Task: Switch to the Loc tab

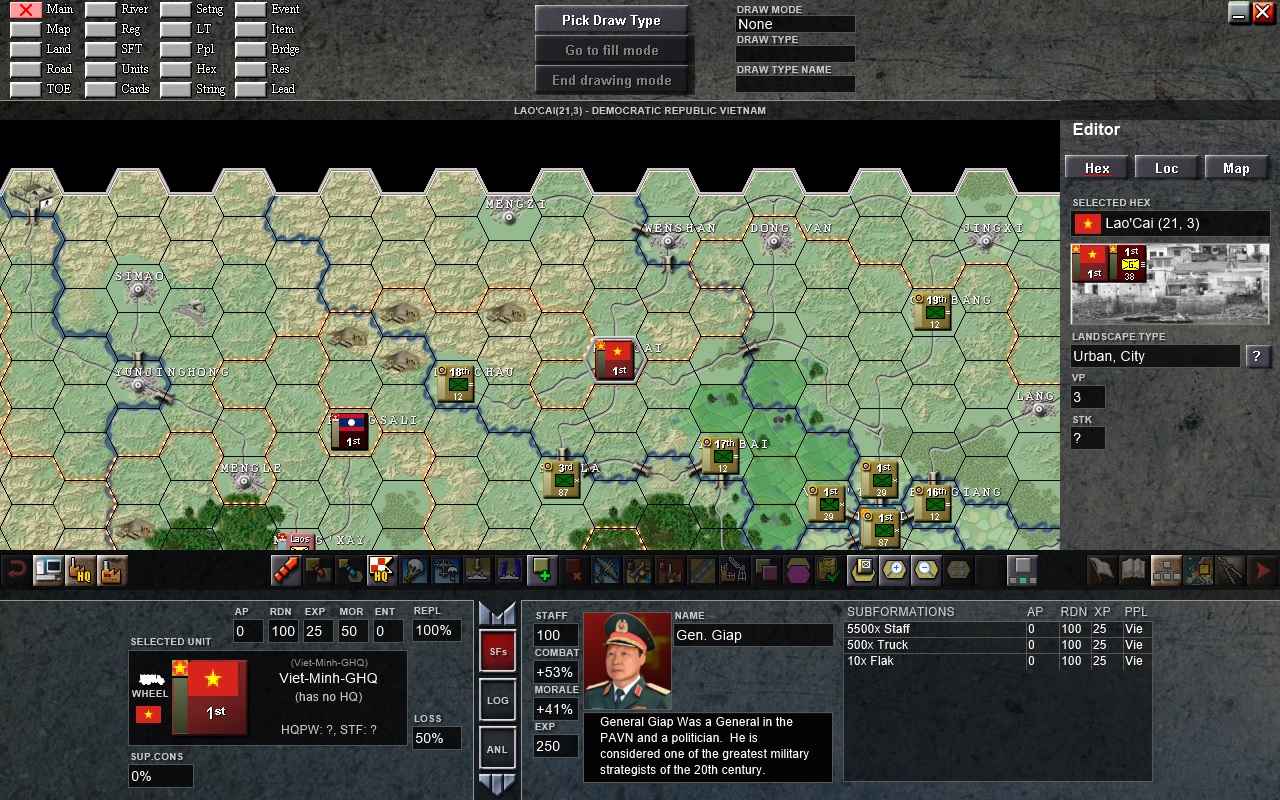Action: tap(1167, 168)
